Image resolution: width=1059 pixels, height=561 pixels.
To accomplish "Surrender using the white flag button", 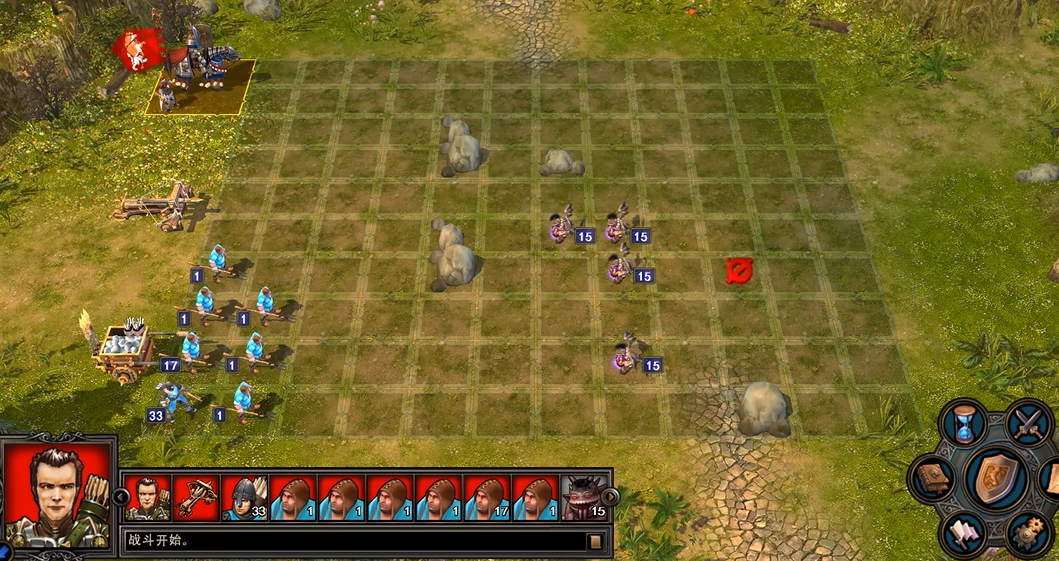I will [964, 533].
